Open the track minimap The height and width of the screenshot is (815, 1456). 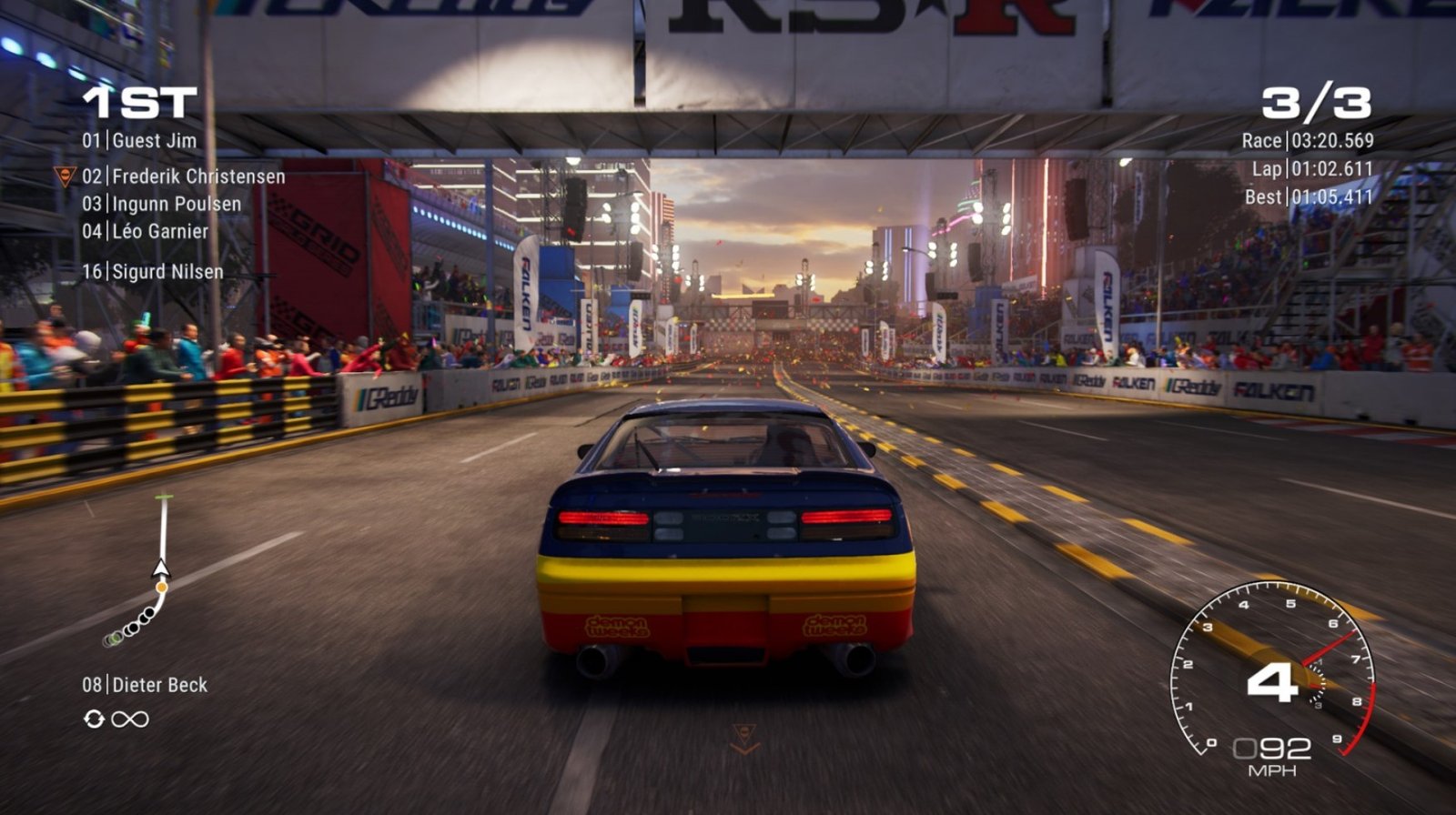(146, 573)
